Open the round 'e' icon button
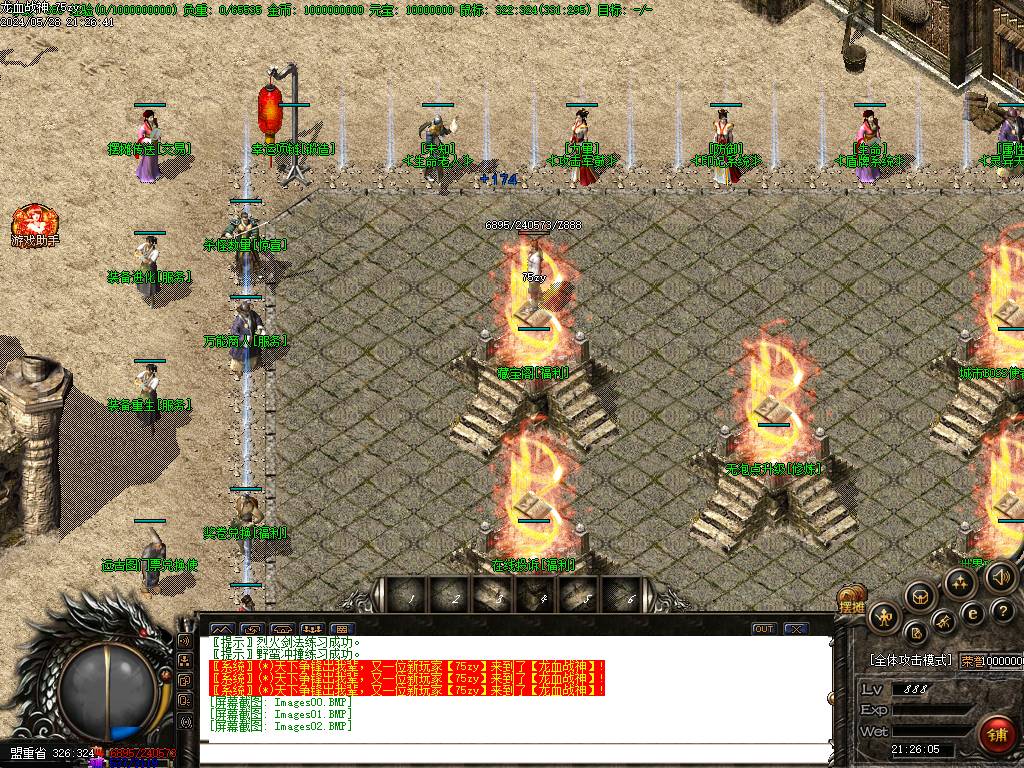This screenshot has height=768, width=1024. 972,613
